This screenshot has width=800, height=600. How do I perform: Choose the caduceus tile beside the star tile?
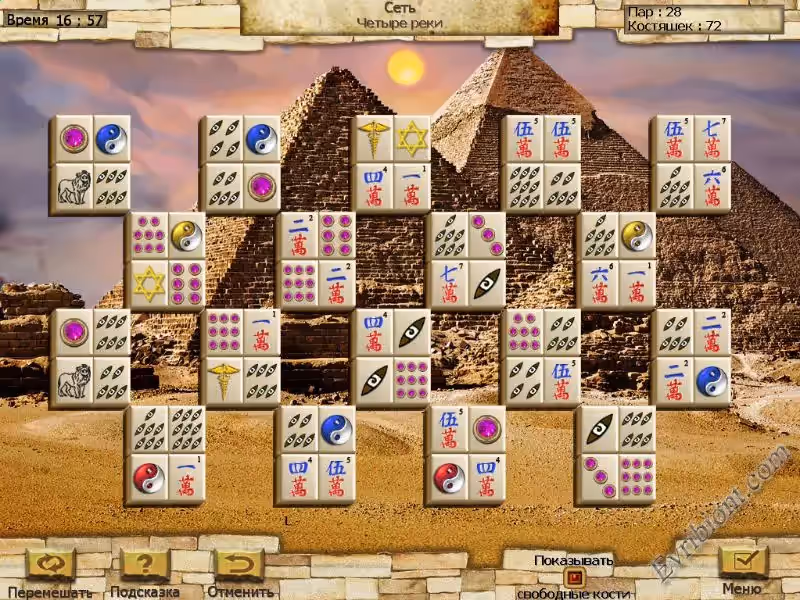(374, 138)
